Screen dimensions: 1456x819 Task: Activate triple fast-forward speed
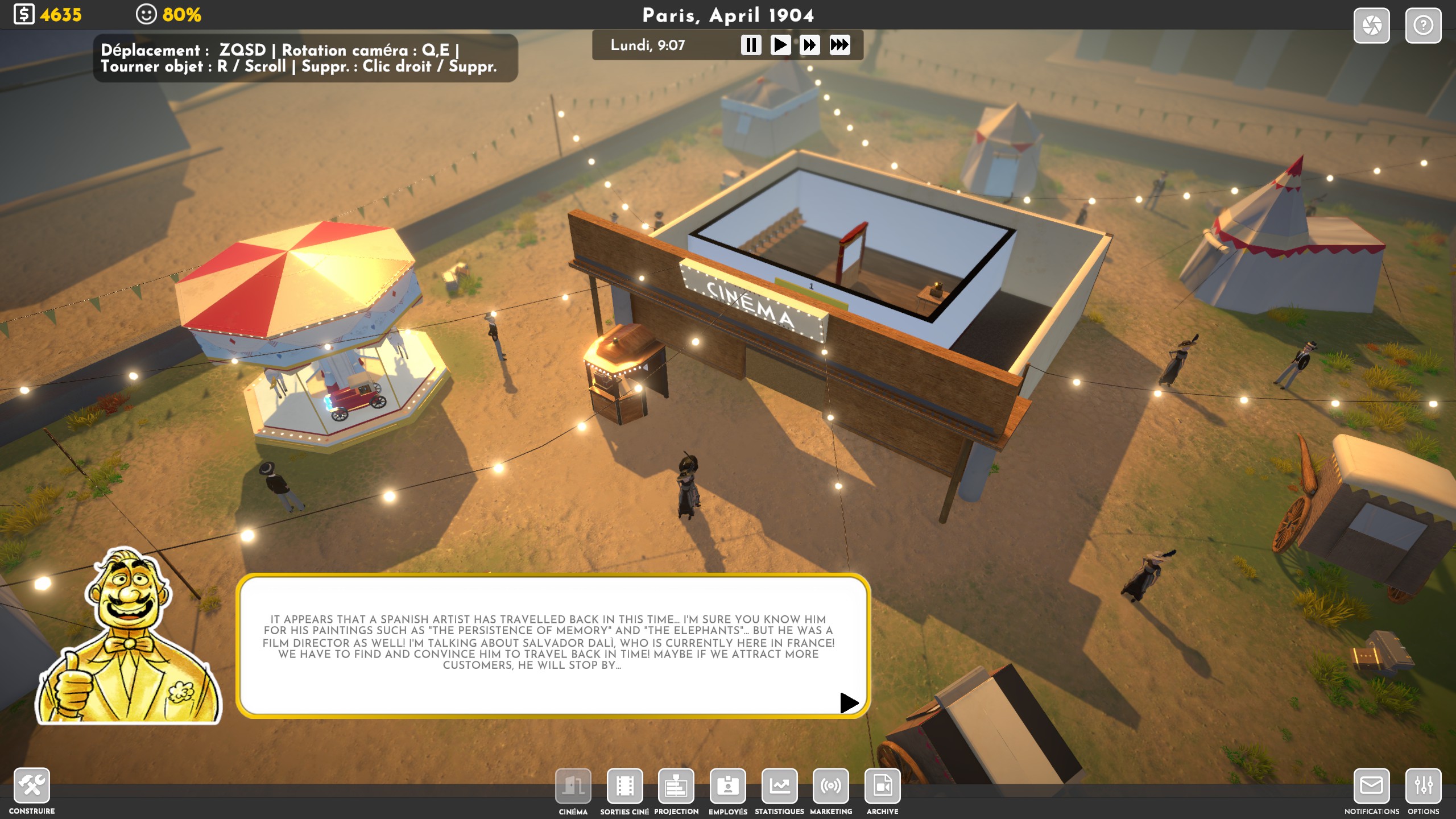tap(839, 45)
